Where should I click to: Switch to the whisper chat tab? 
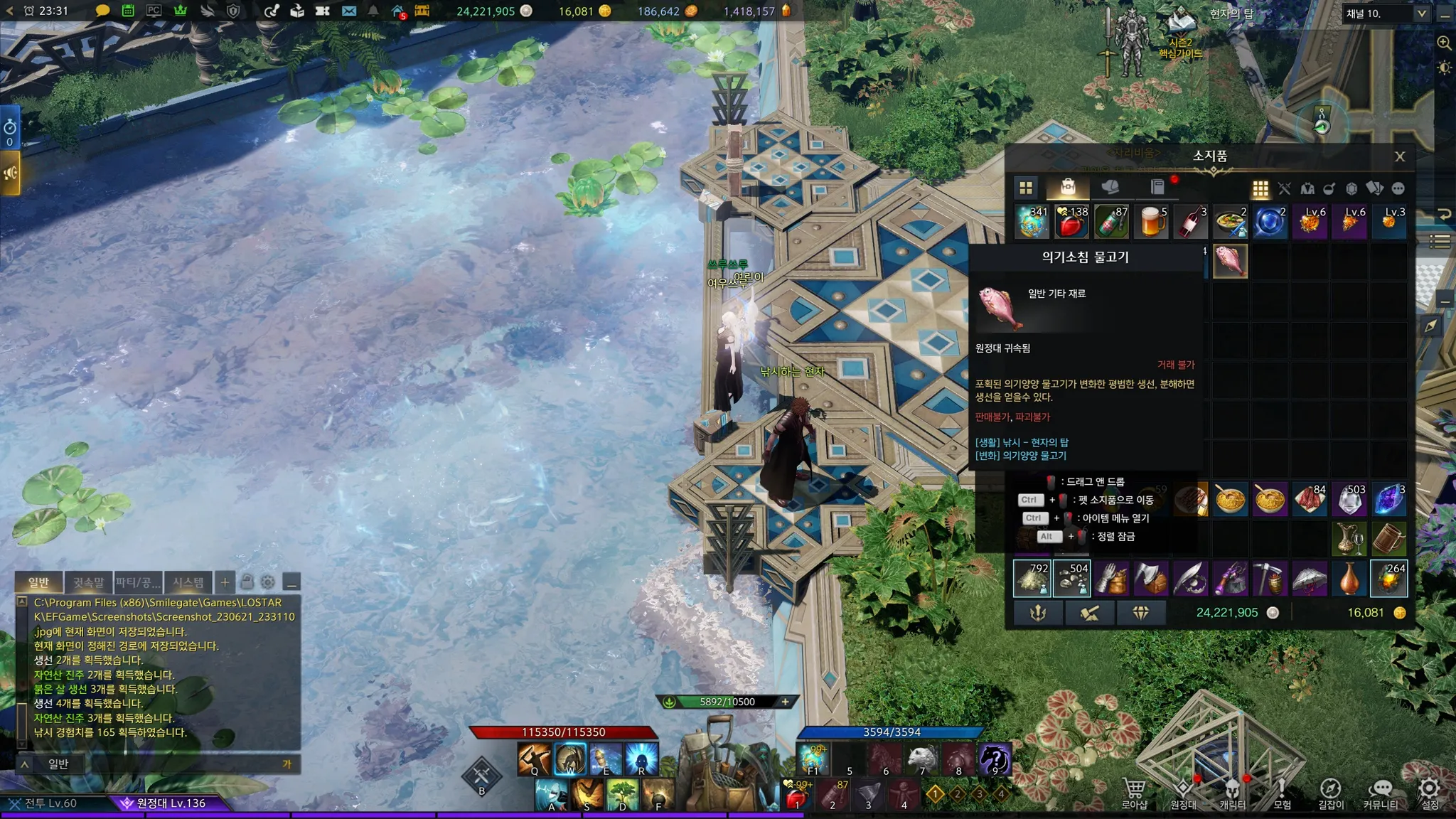[x=88, y=582]
